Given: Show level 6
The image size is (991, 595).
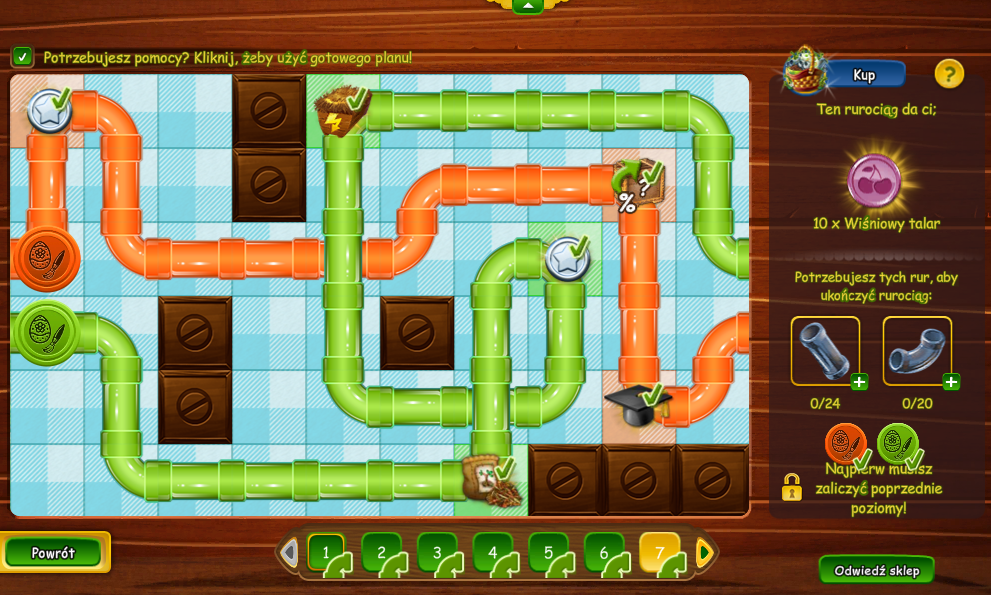Looking at the screenshot, I should [604, 552].
